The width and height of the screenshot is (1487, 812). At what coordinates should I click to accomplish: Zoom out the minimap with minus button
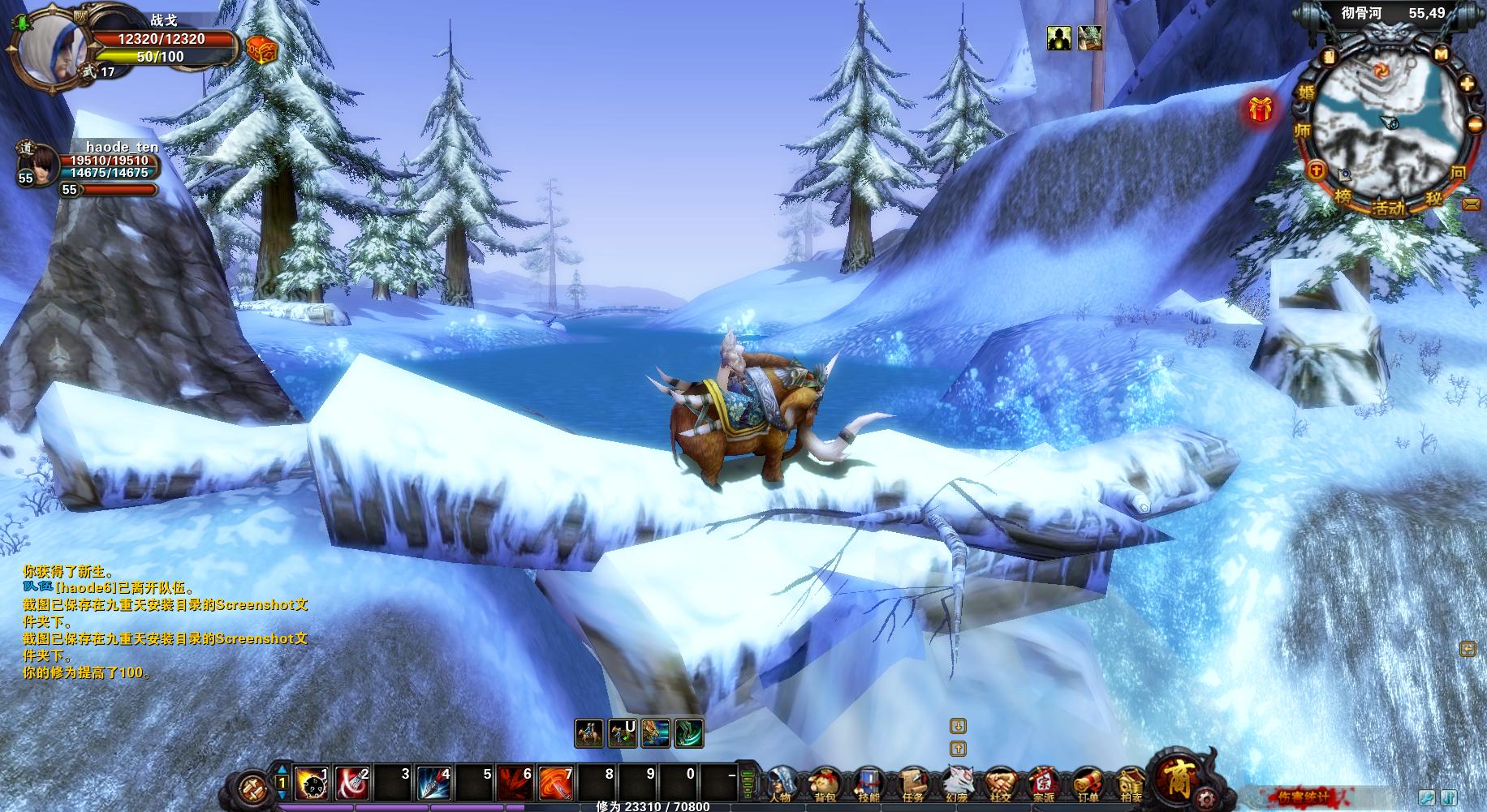click(x=1475, y=125)
